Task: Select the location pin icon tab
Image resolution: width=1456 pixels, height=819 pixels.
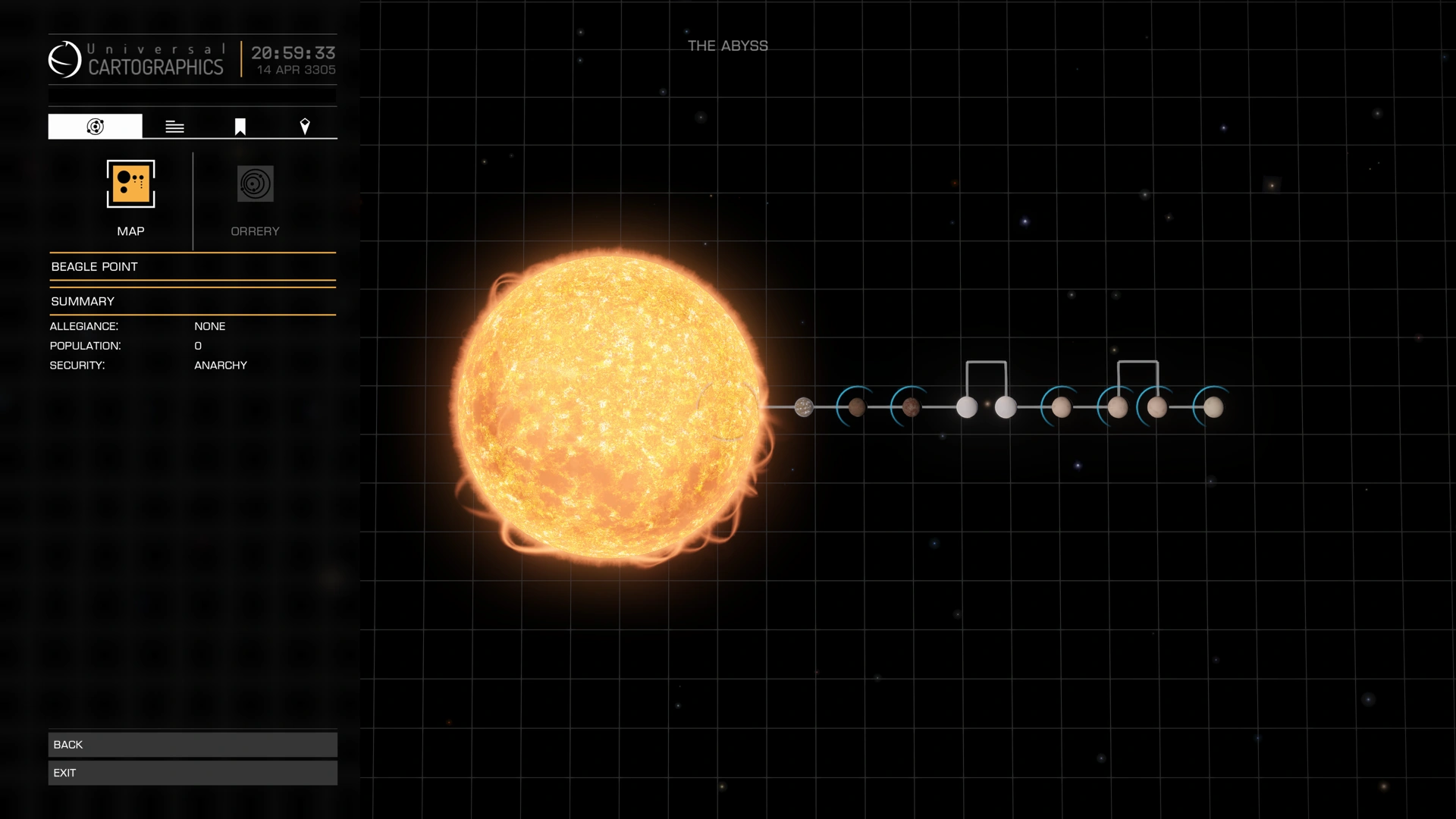Action: click(306, 126)
